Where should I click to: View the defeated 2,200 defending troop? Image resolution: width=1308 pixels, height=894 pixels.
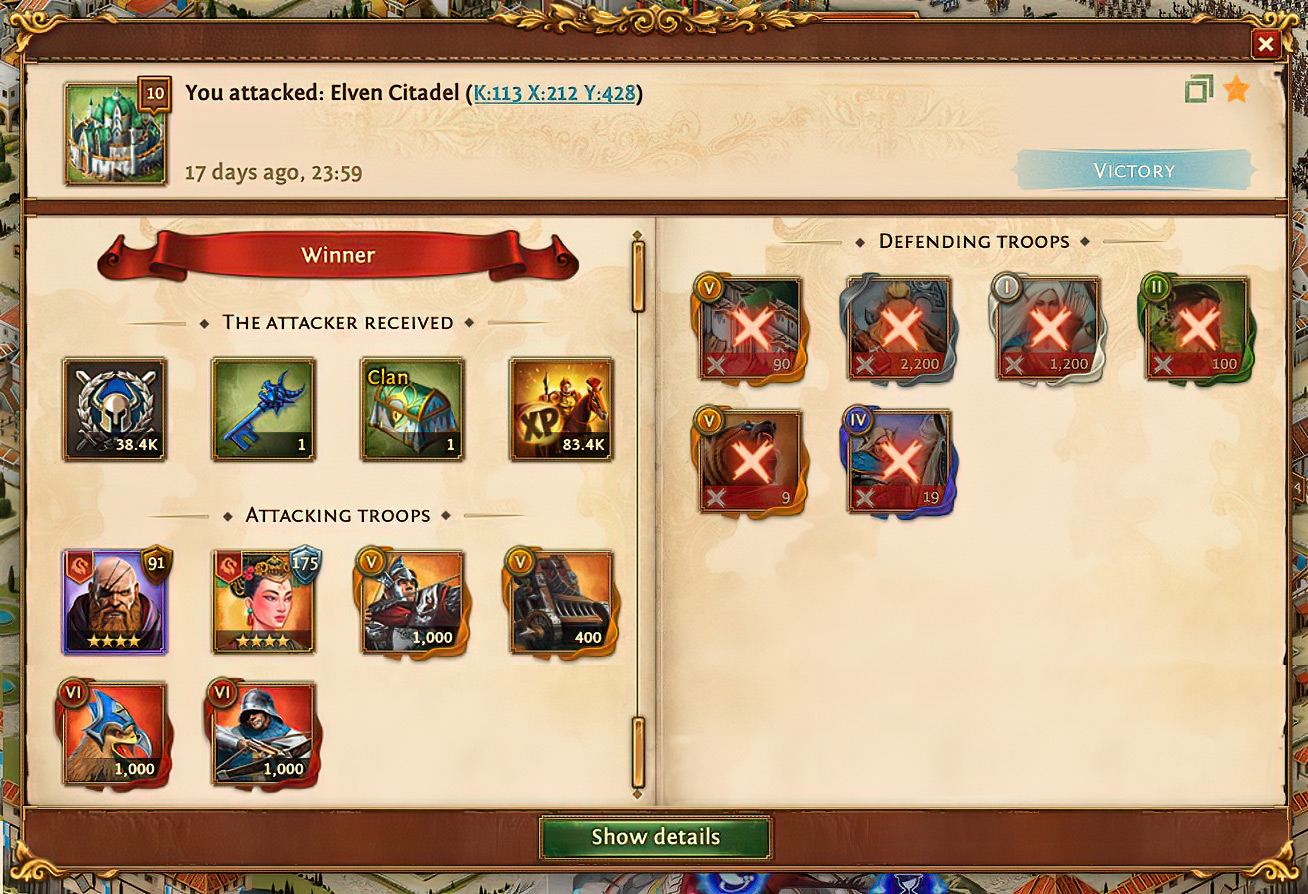point(899,328)
